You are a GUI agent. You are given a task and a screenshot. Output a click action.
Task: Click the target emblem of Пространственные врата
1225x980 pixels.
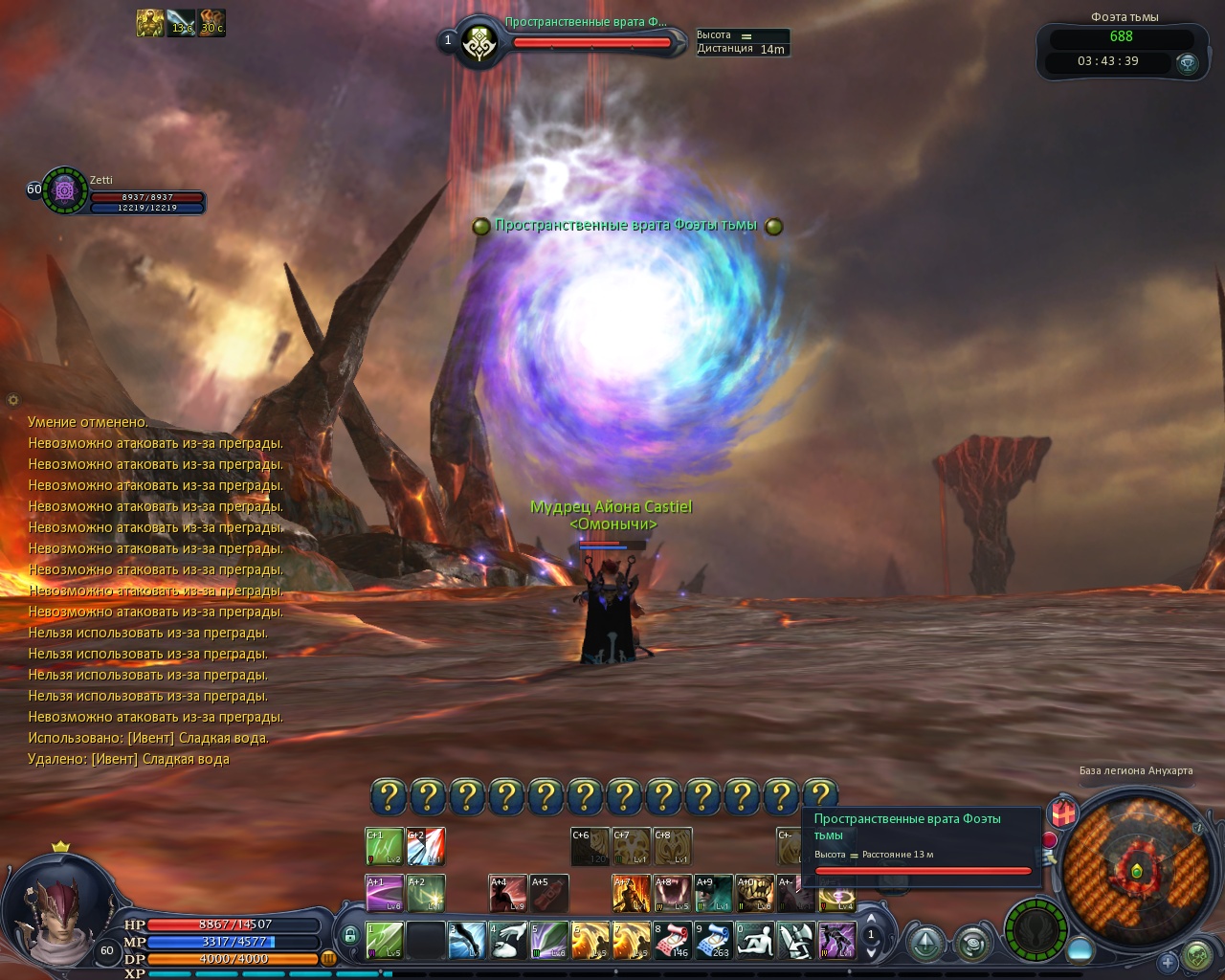[478, 43]
